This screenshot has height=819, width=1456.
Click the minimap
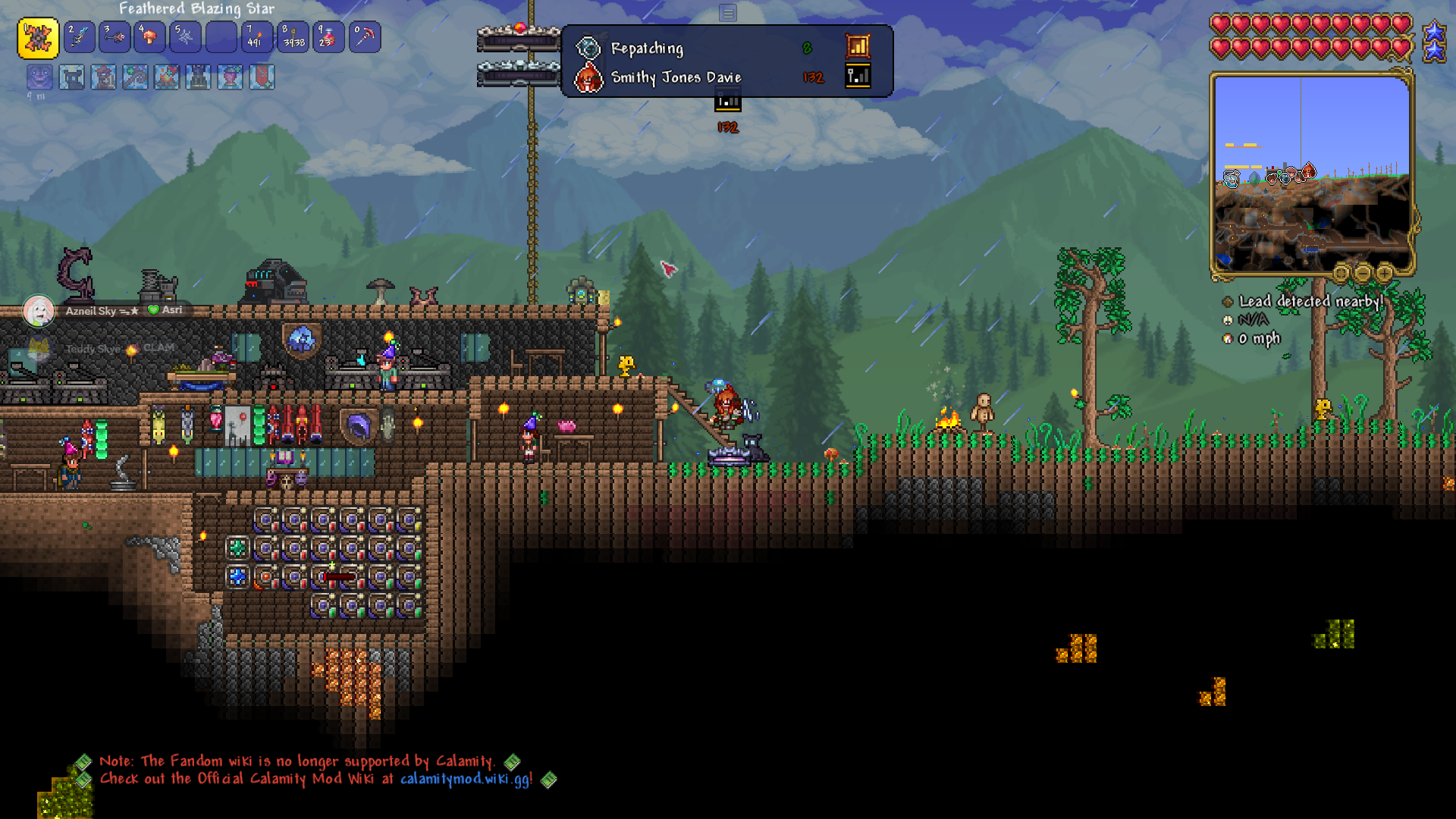pyautogui.click(x=1311, y=173)
